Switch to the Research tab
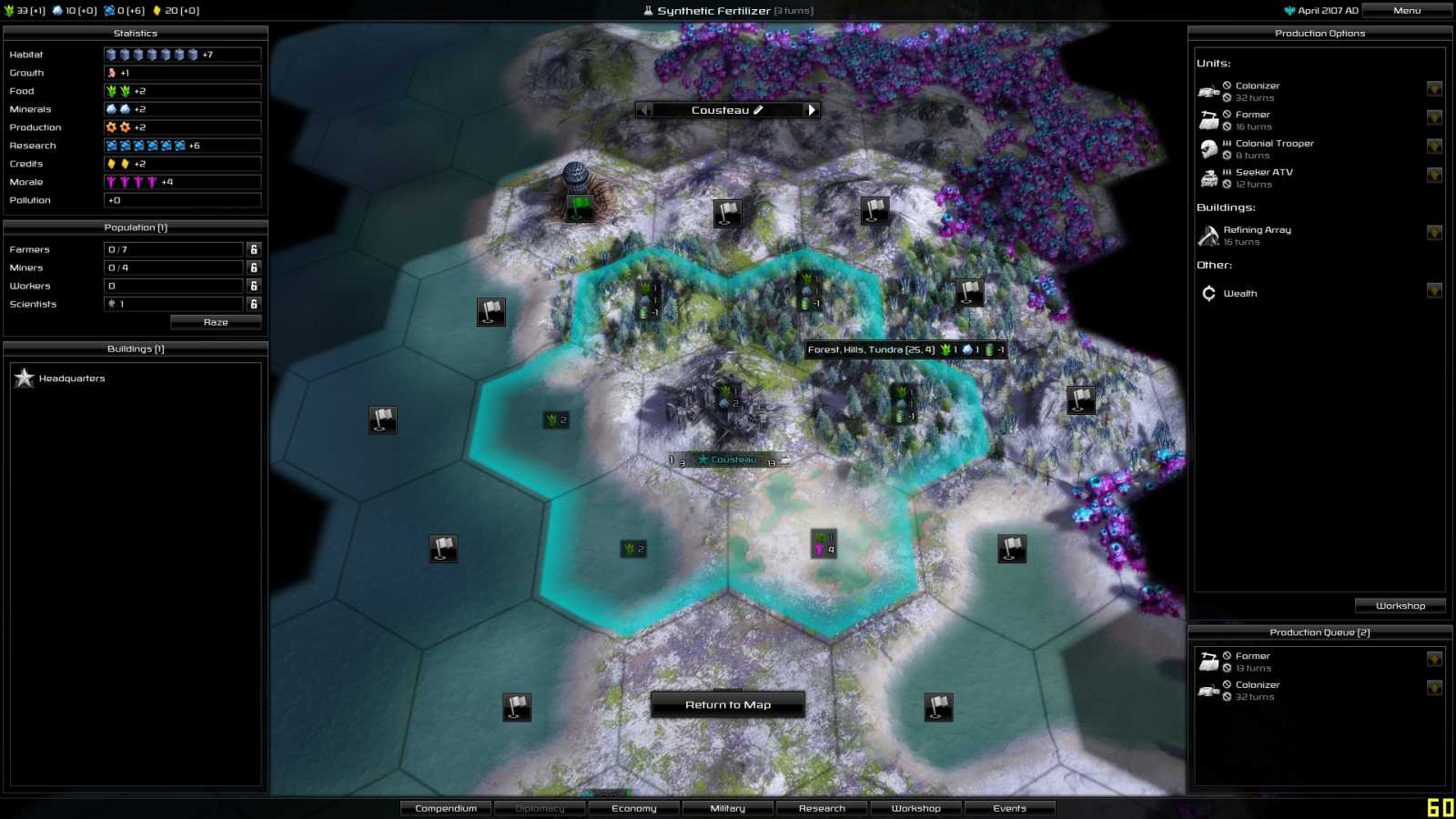This screenshot has width=1456, height=819. coord(822,807)
